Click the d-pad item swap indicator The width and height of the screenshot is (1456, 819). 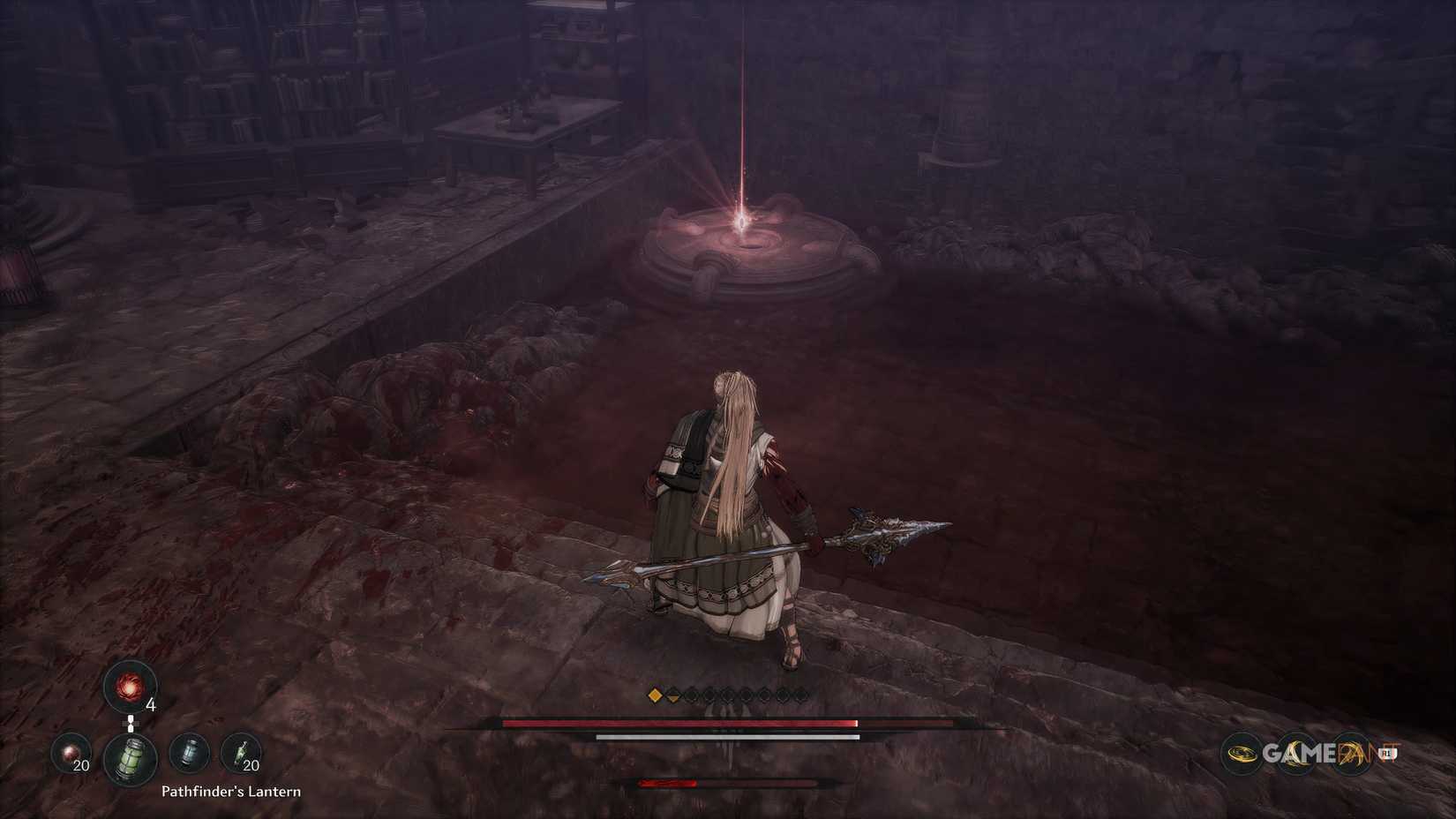(131, 723)
